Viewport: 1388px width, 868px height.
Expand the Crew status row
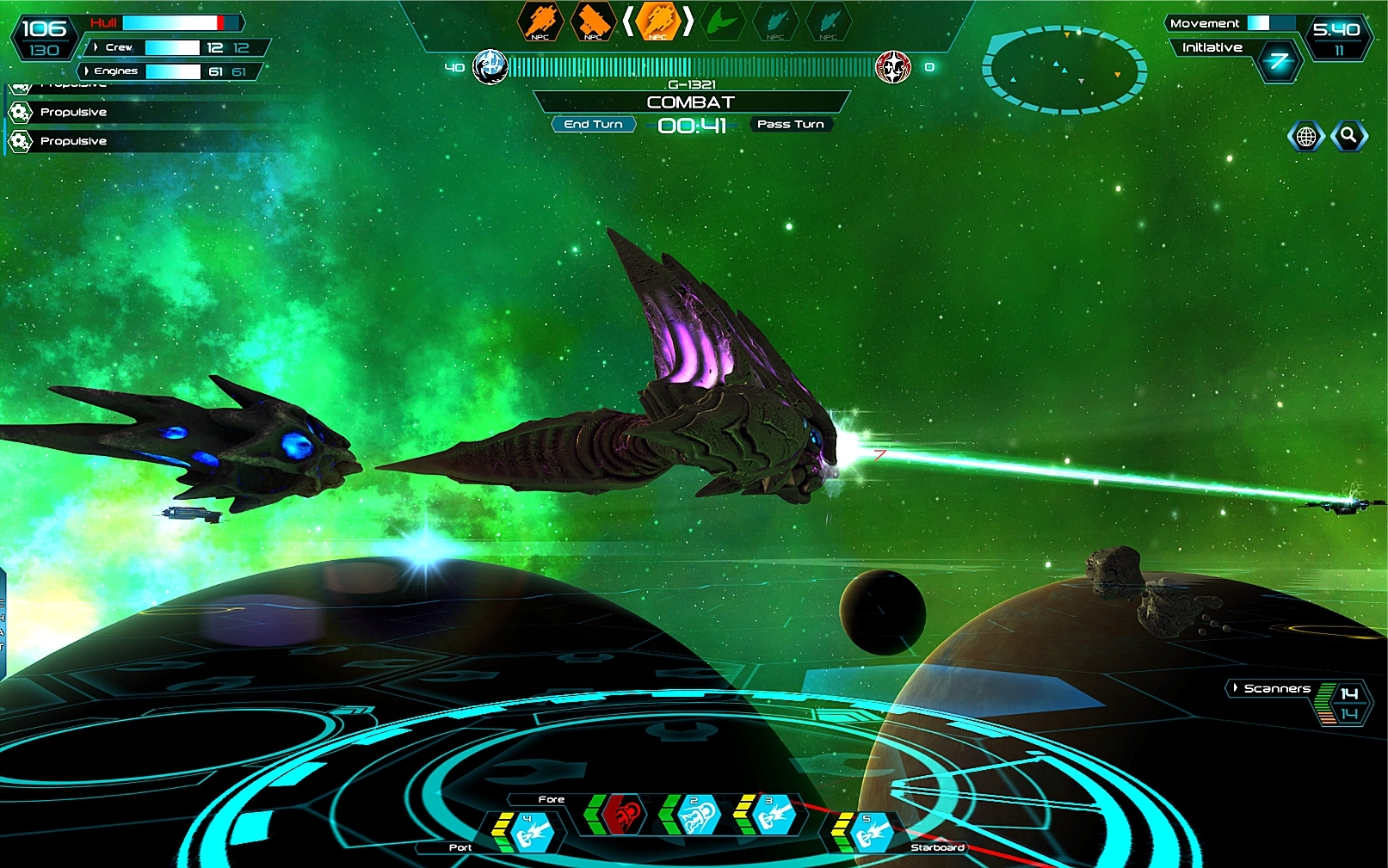click(x=96, y=47)
